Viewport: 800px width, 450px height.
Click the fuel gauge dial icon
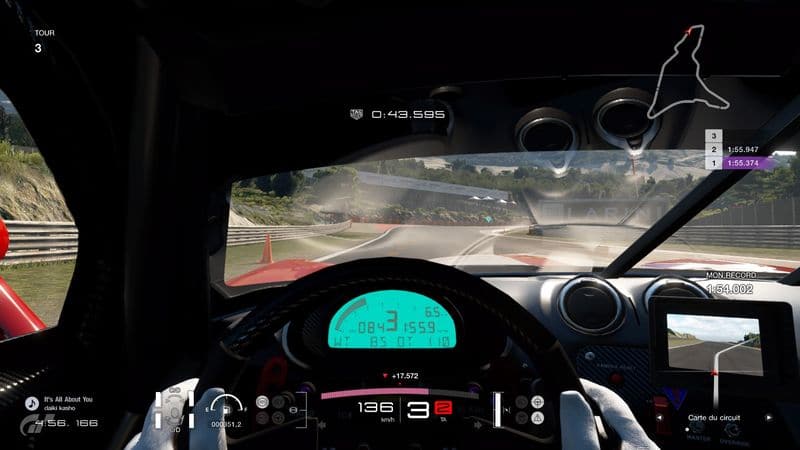(x=228, y=408)
